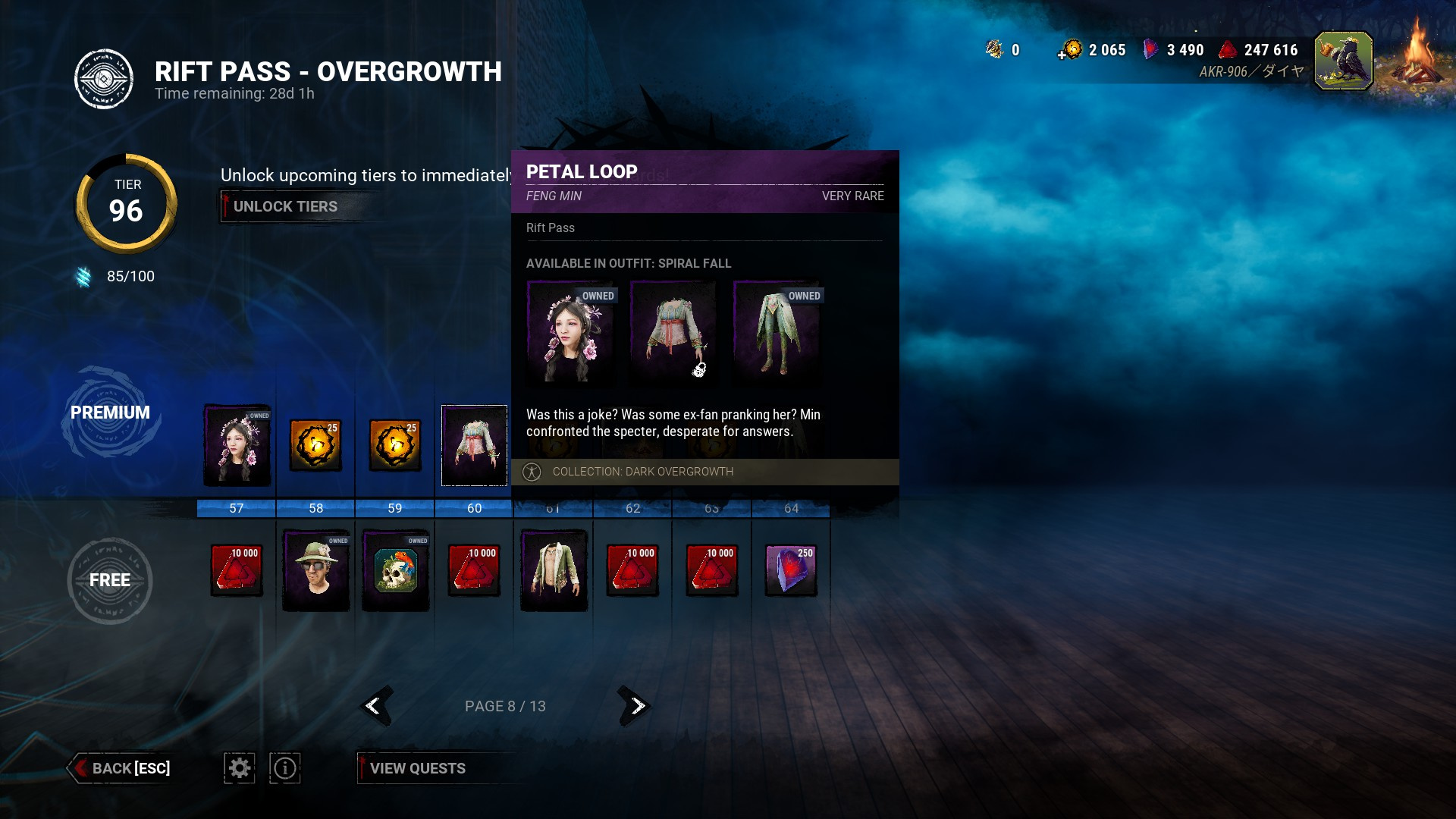Choose the tier 58 free hat head reward
1456x819 pixels.
click(316, 570)
